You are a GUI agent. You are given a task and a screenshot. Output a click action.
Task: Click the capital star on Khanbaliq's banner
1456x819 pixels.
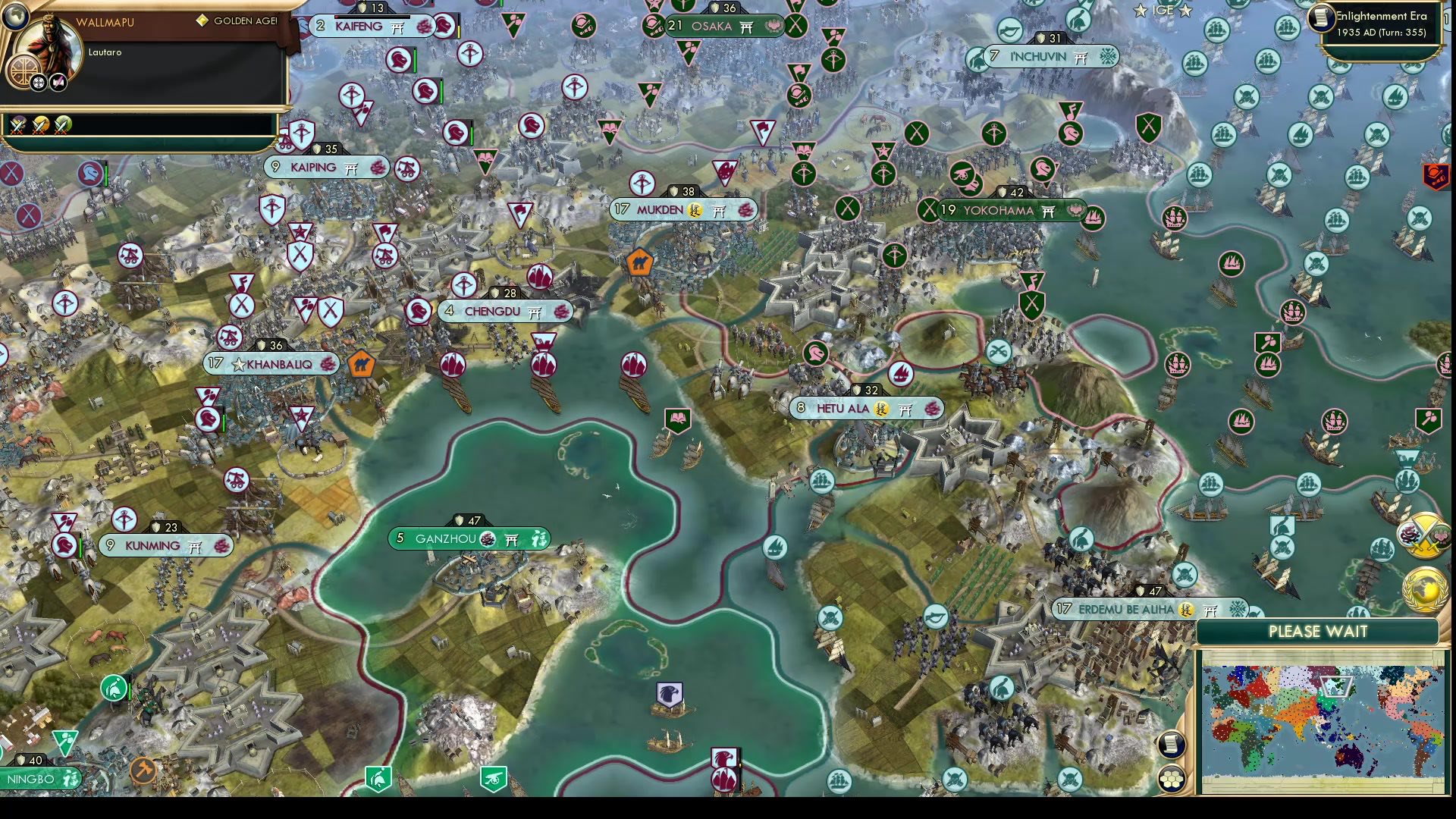(x=240, y=364)
